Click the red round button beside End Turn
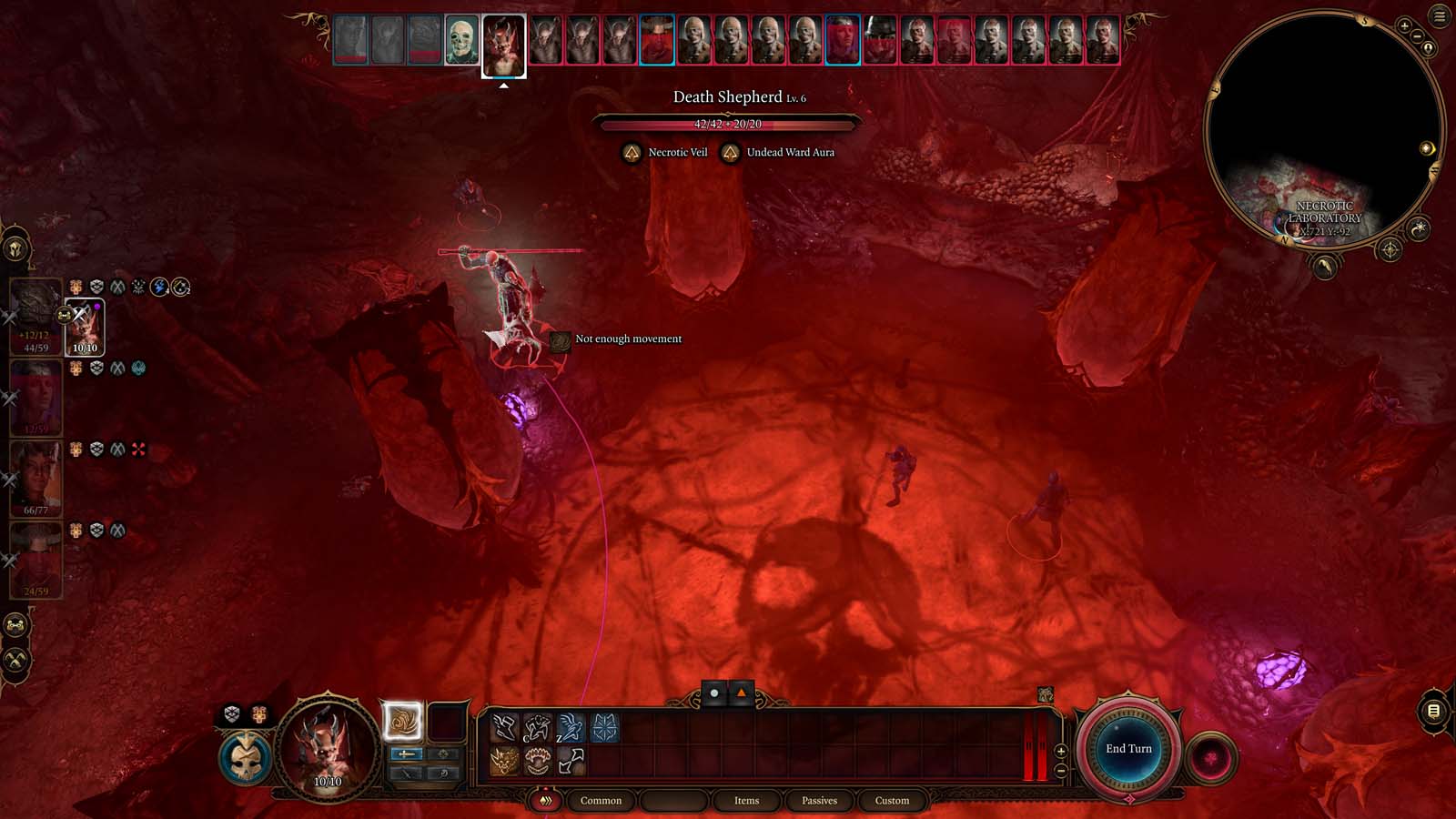 click(1213, 753)
